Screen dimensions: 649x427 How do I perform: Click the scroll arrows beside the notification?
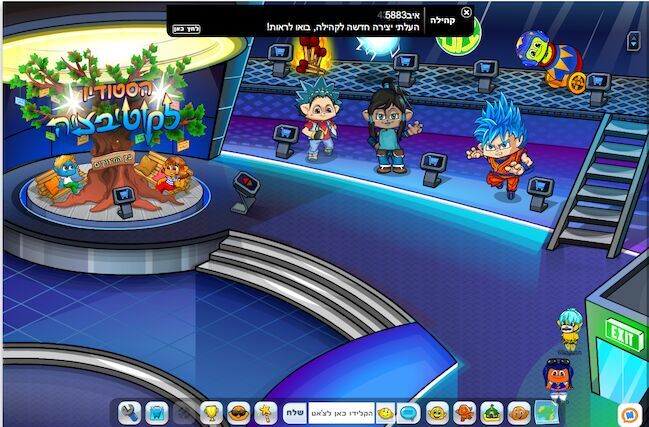[x=632, y=41]
